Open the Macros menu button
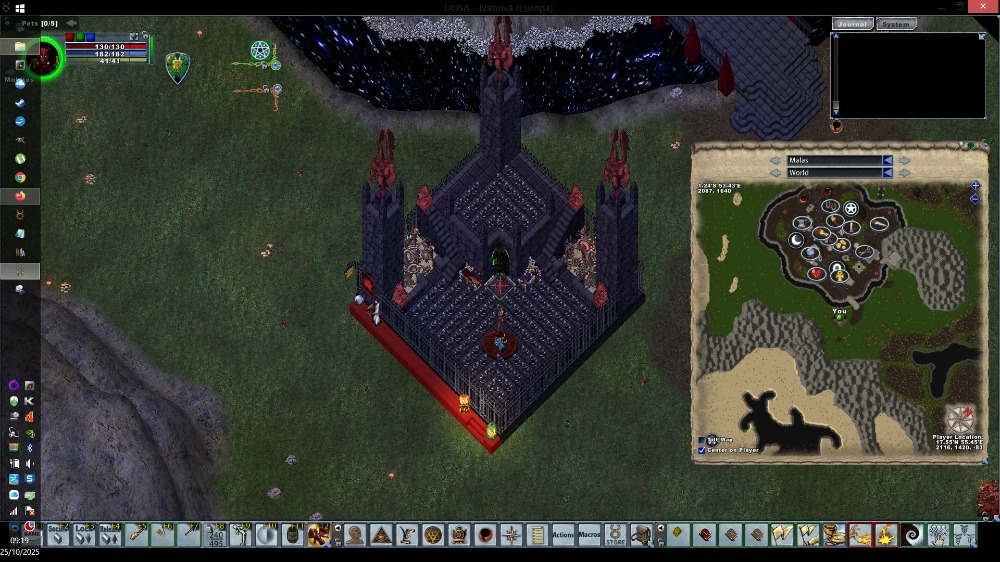The height and width of the screenshot is (562, 1000). coord(589,535)
